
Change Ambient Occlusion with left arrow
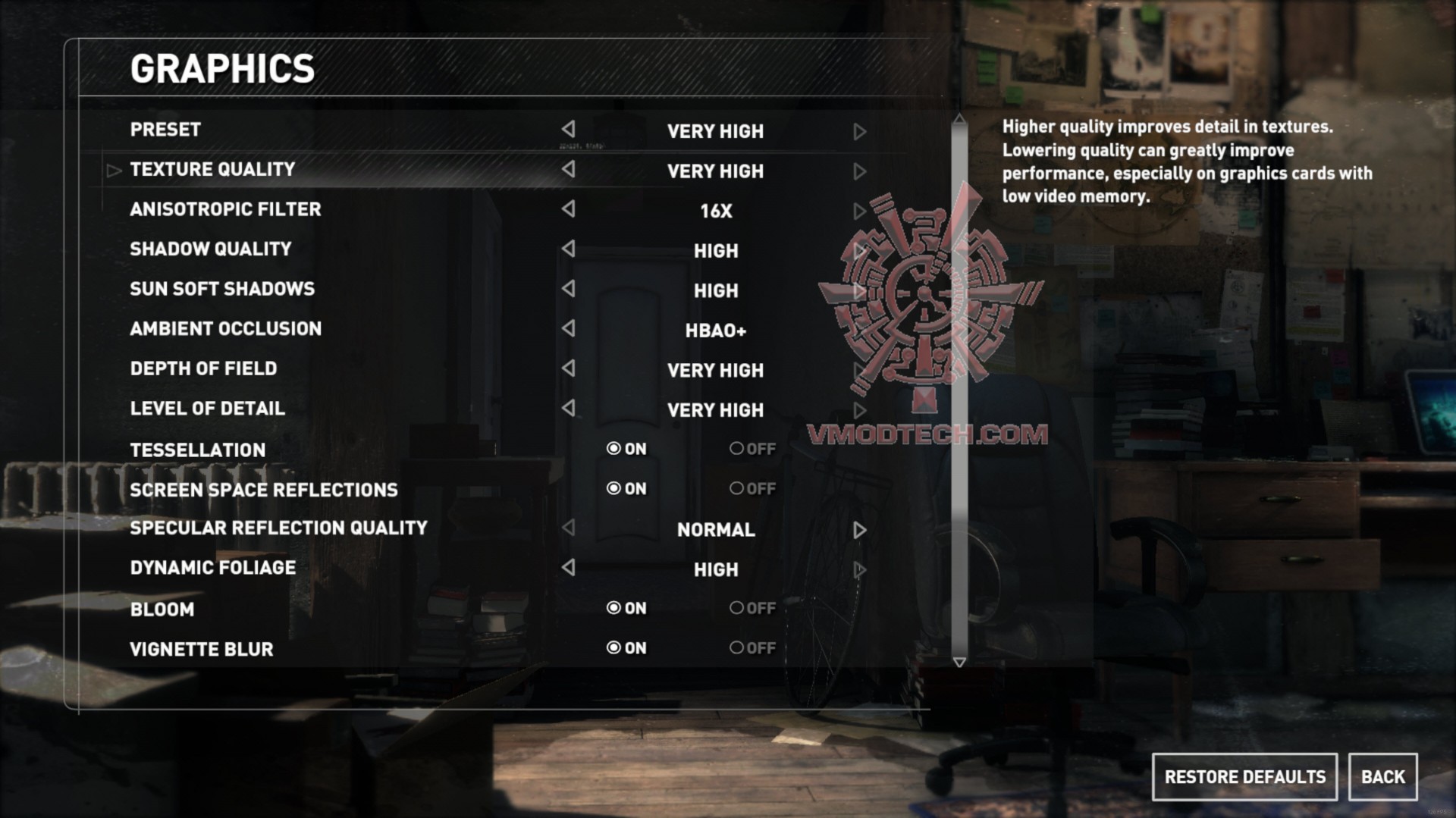click(x=568, y=329)
